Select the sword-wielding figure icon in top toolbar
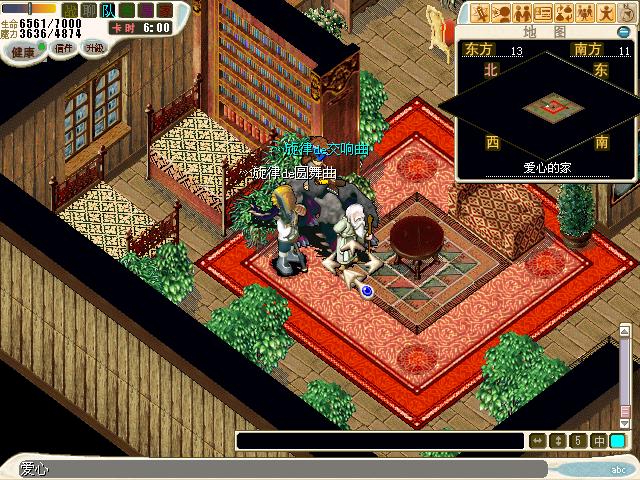 coord(482,13)
